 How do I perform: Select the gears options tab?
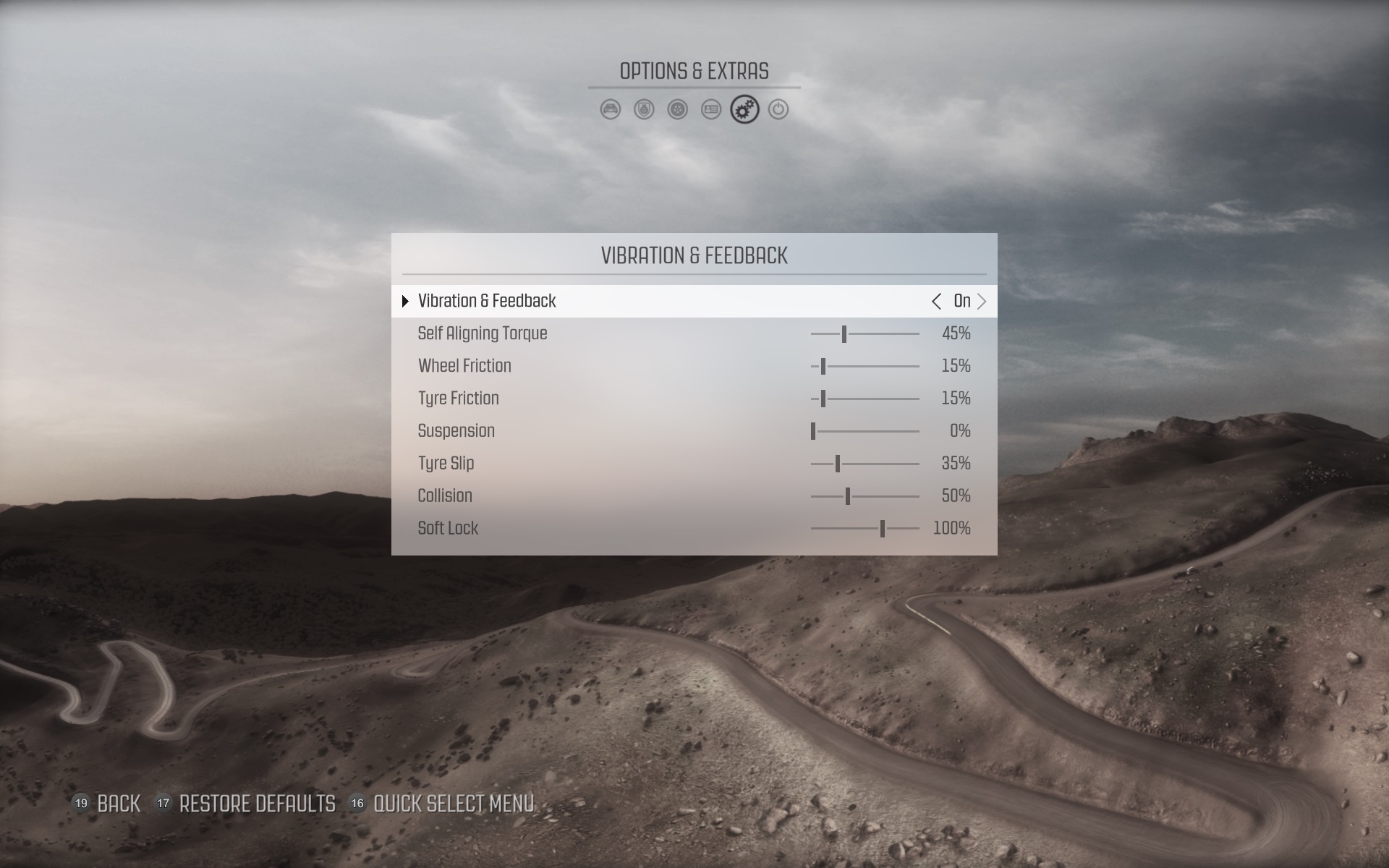[744, 110]
